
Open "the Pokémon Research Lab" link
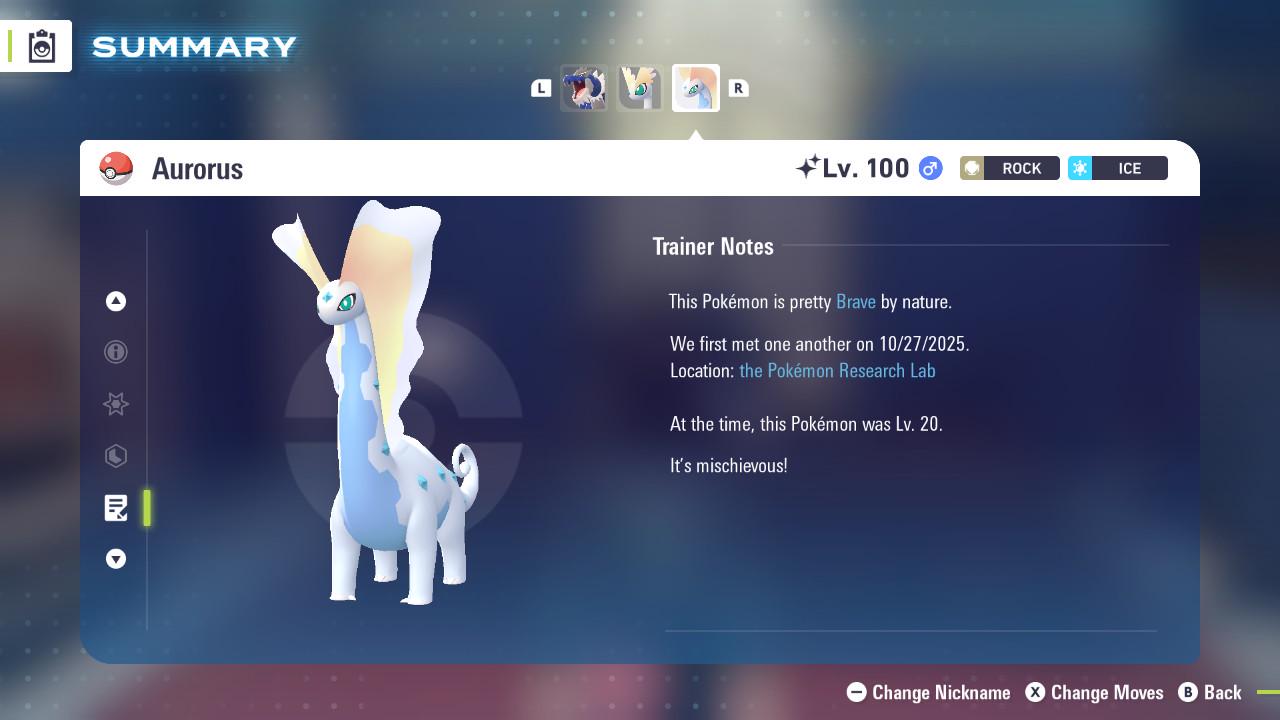tap(837, 370)
